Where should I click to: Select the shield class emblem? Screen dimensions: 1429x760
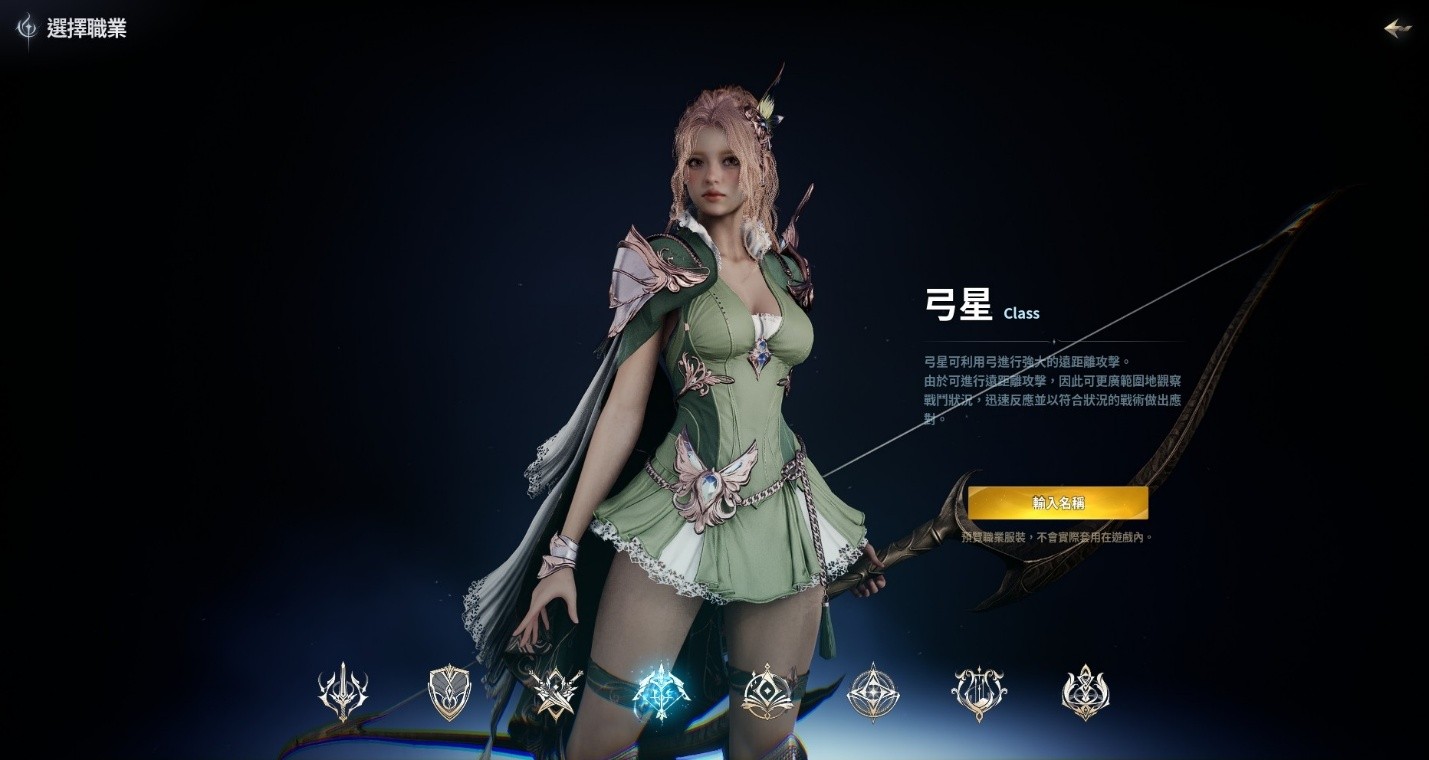click(449, 690)
